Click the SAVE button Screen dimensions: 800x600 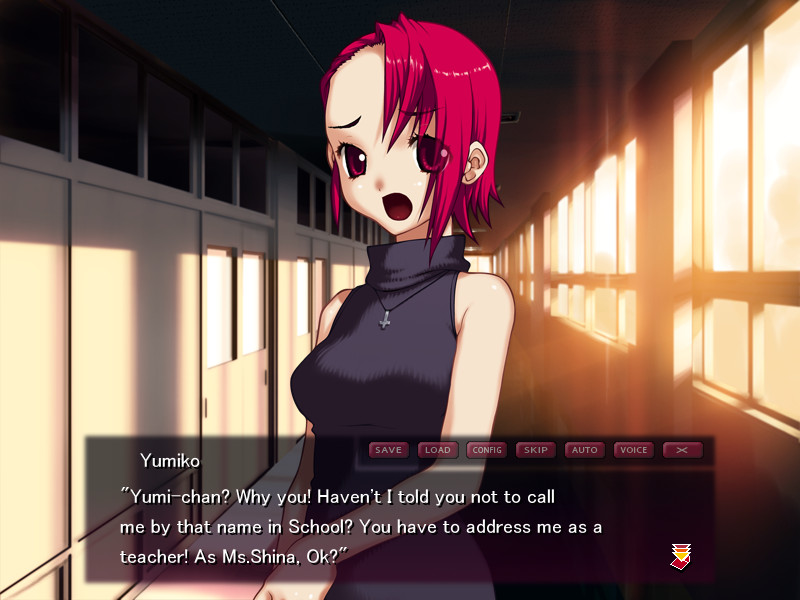388,450
